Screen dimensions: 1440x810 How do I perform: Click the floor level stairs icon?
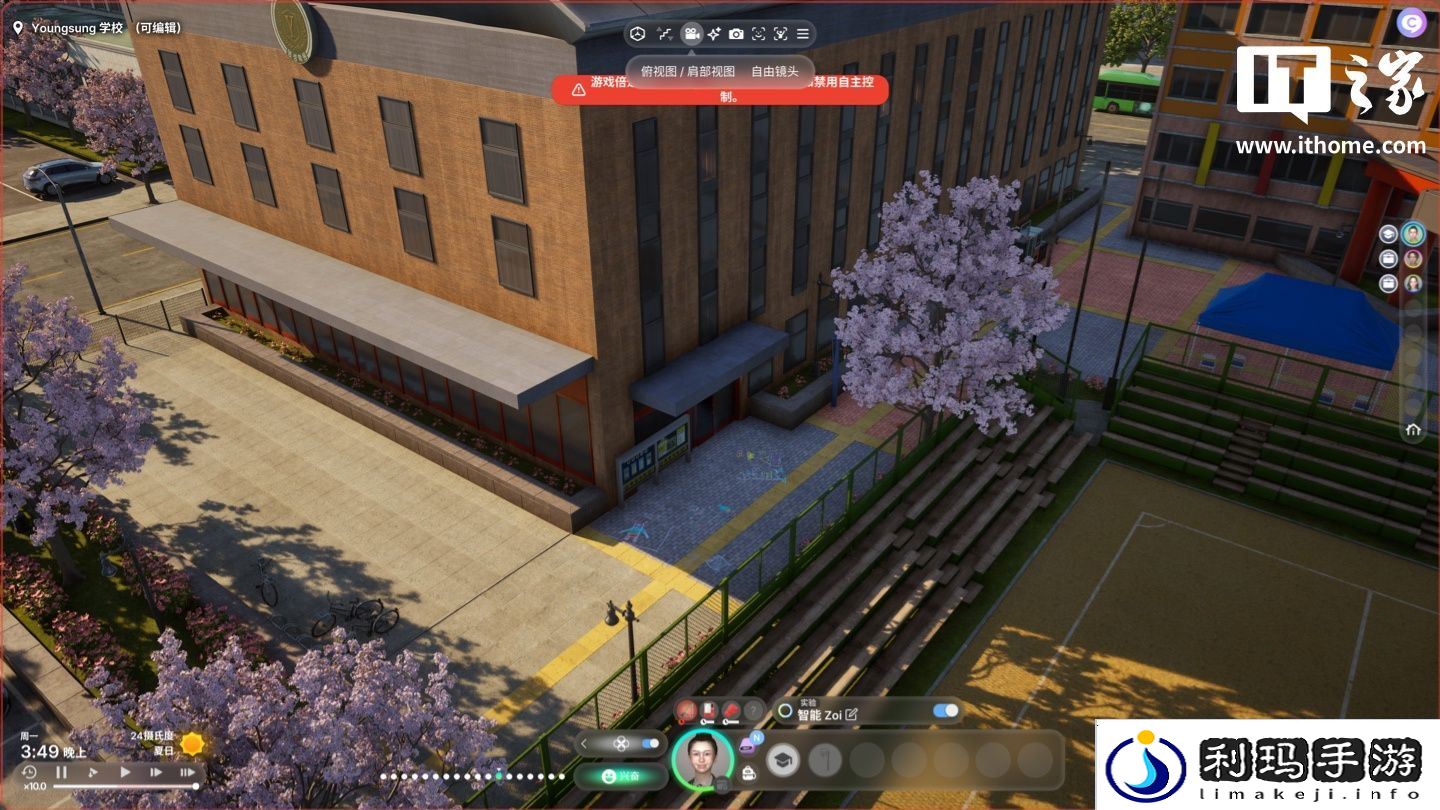[x=665, y=34]
